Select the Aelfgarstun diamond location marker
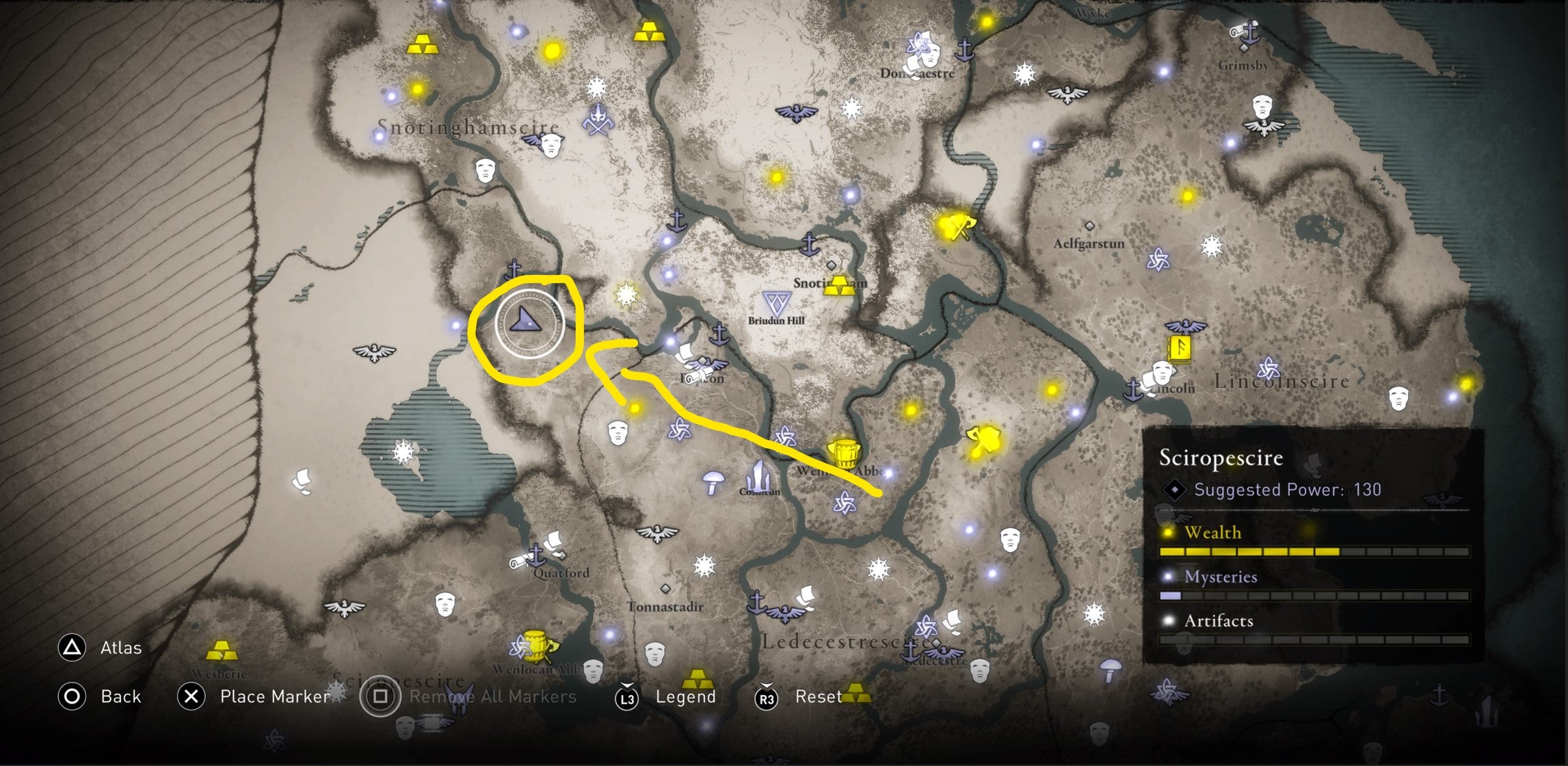Screen dimensions: 1568x766 (1089, 226)
